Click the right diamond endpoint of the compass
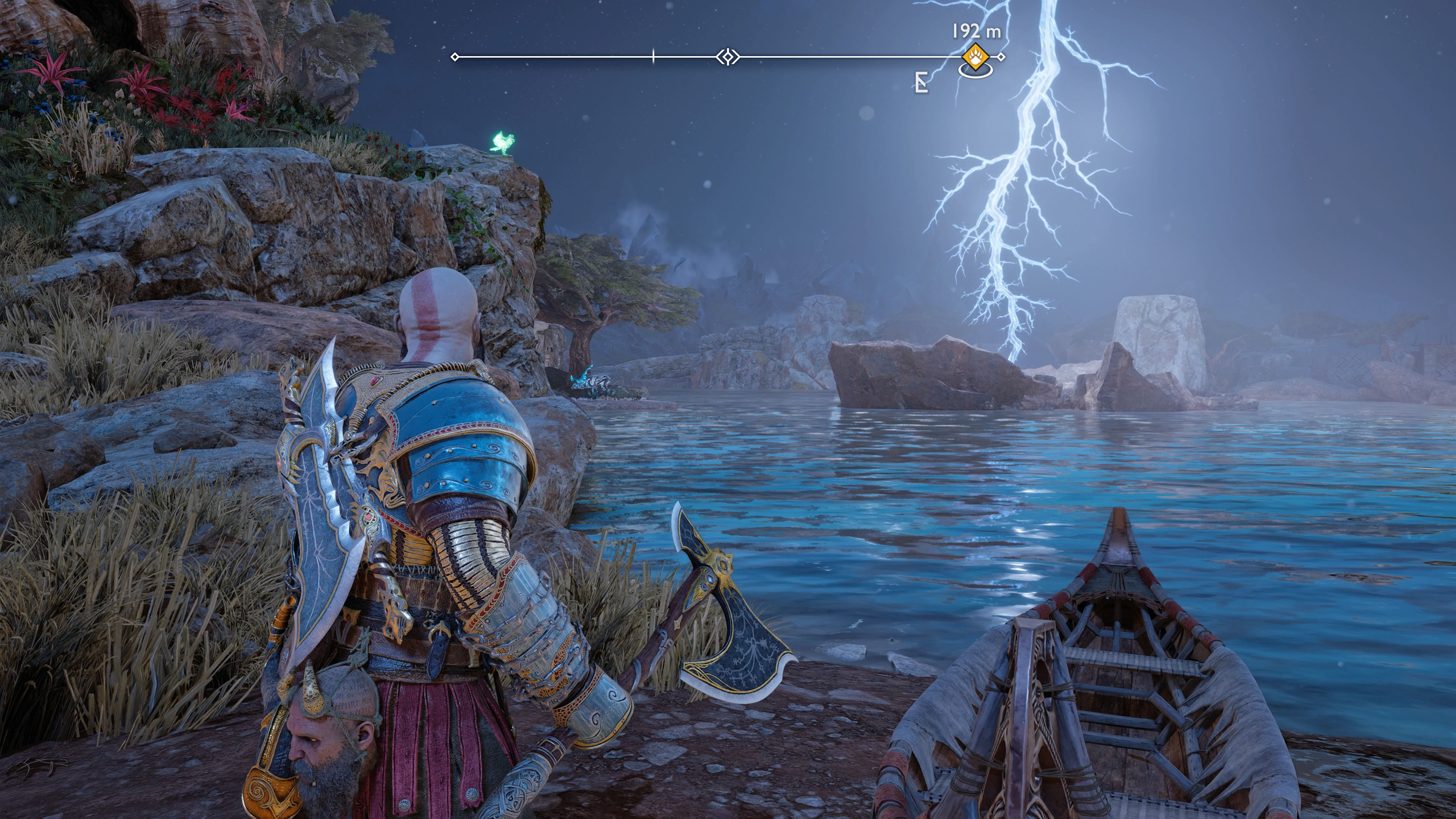The height and width of the screenshot is (819, 1456). tap(1001, 56)
